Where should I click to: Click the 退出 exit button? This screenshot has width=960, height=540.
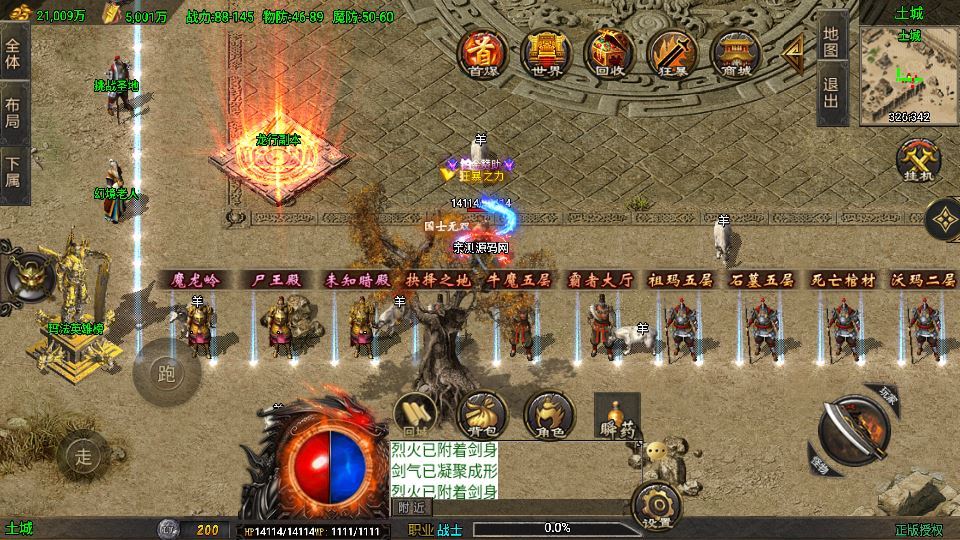pyautogui.click(x=830, y=96)
